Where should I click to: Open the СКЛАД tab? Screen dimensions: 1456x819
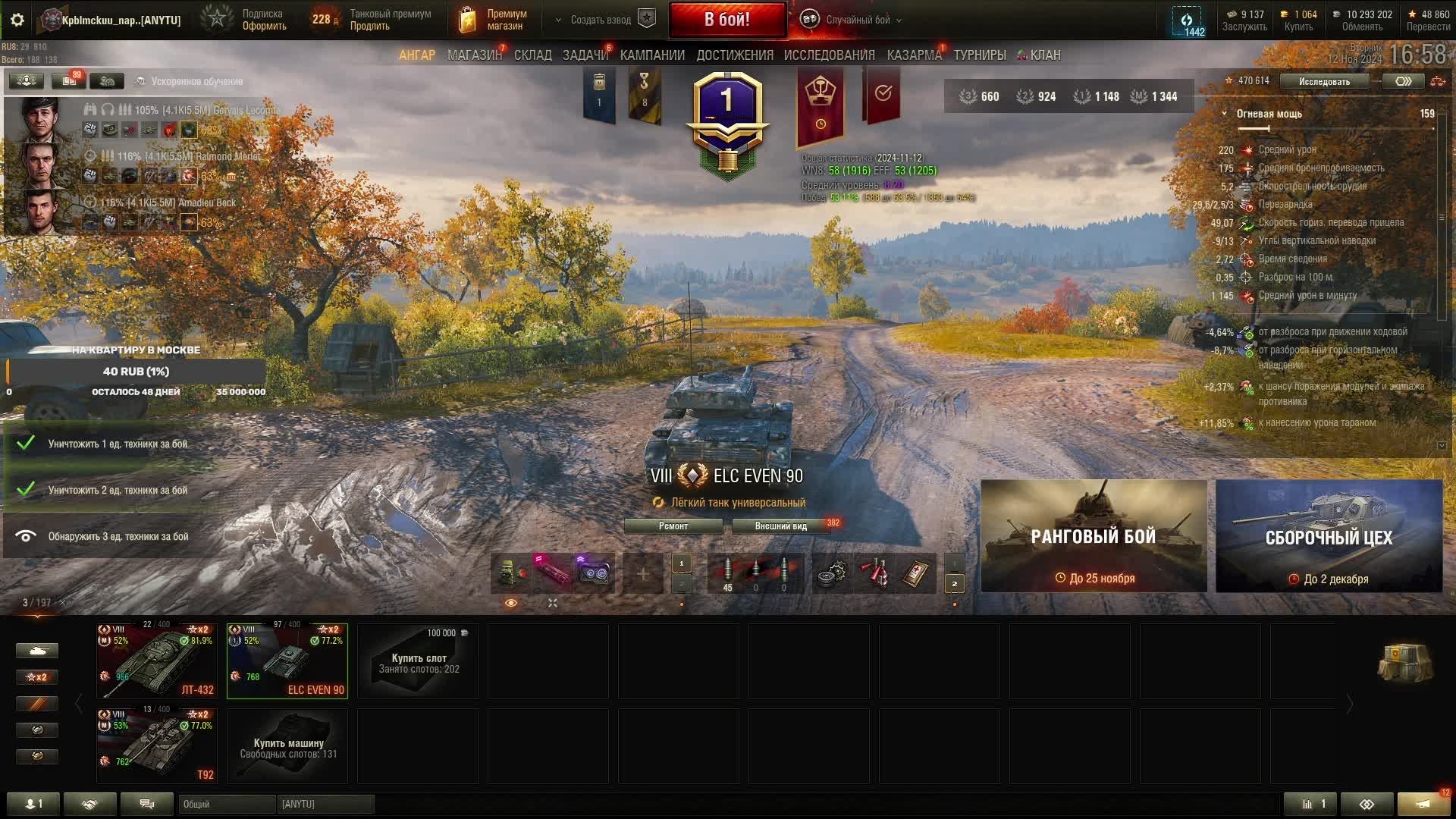(532, 55)
